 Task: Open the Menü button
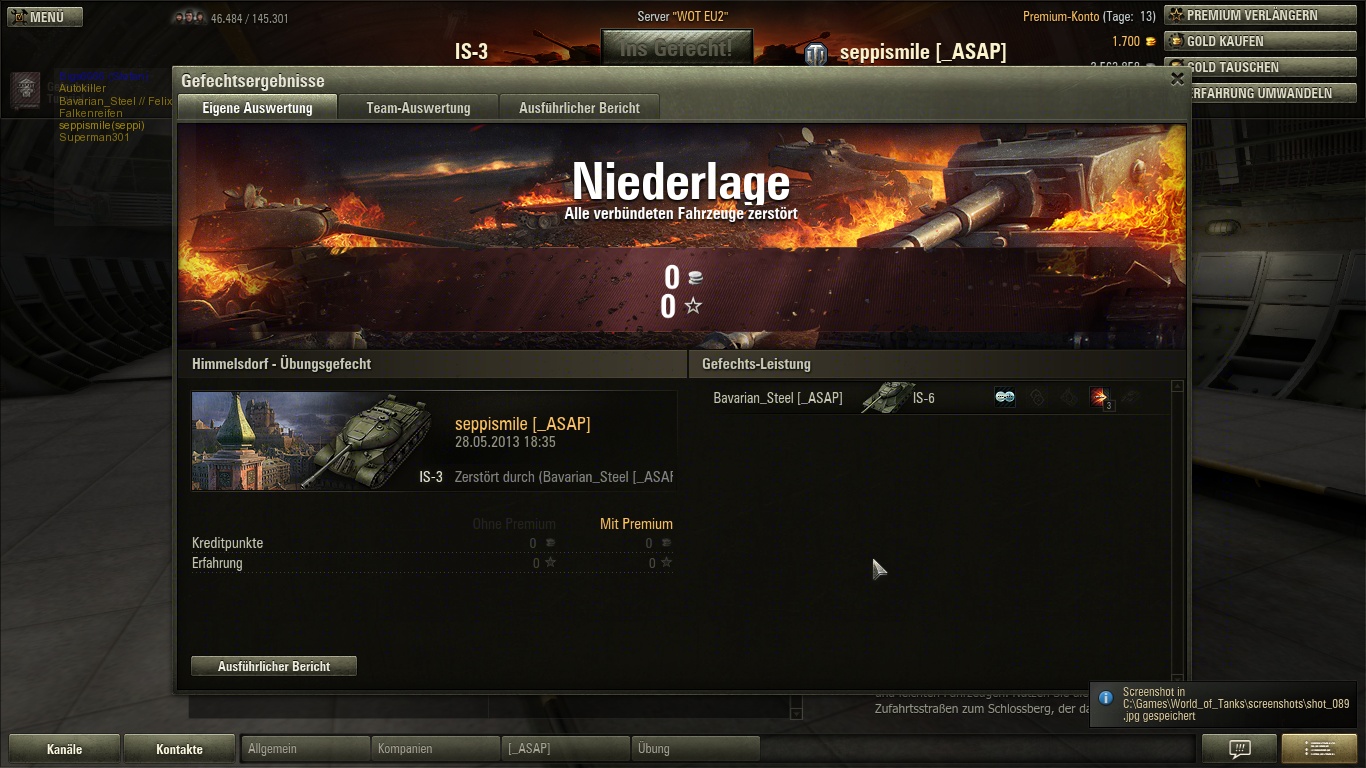click(x=46, y=17)
